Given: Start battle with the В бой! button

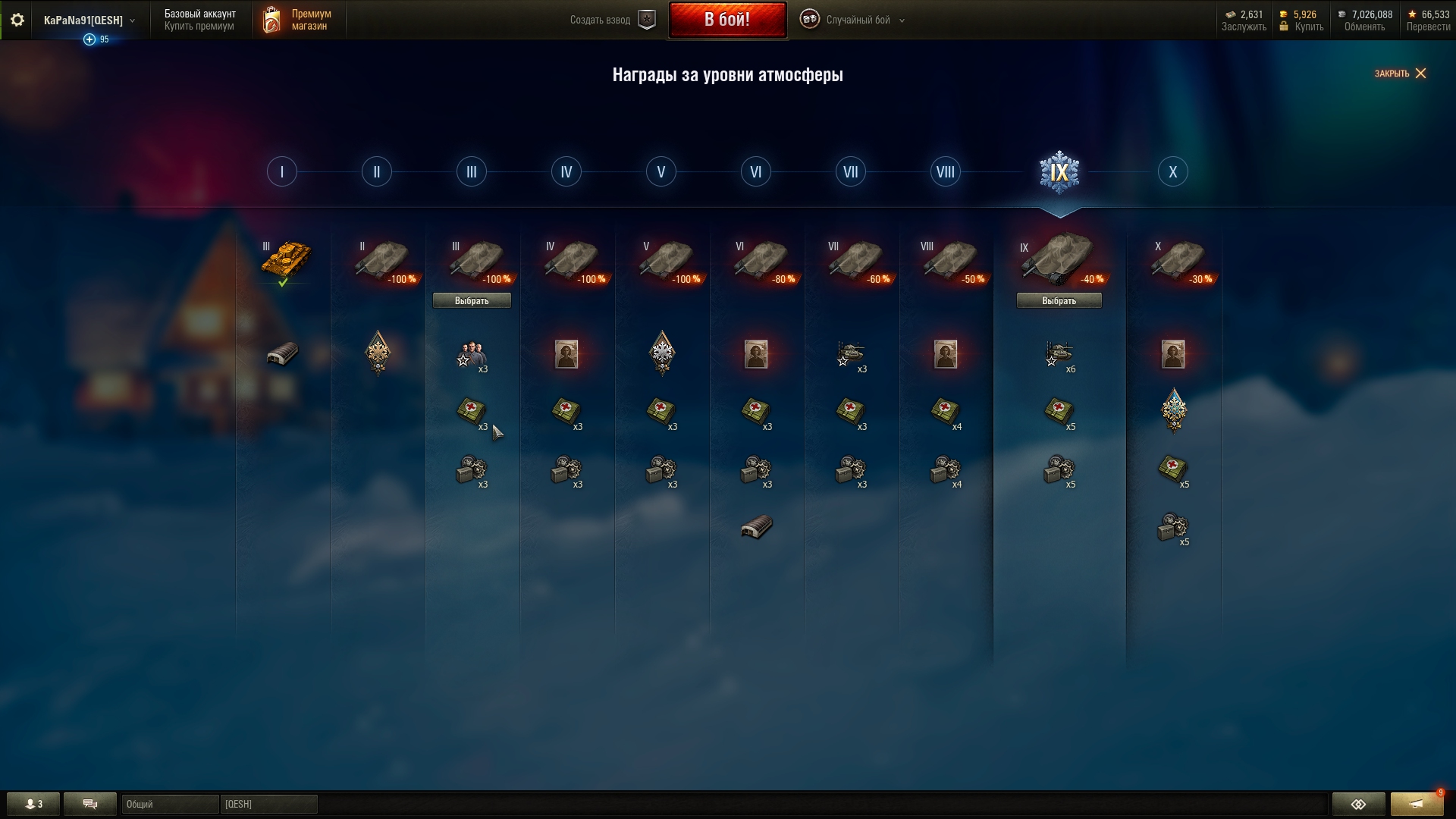Looking at the screenshot, I should pos(726,20).
